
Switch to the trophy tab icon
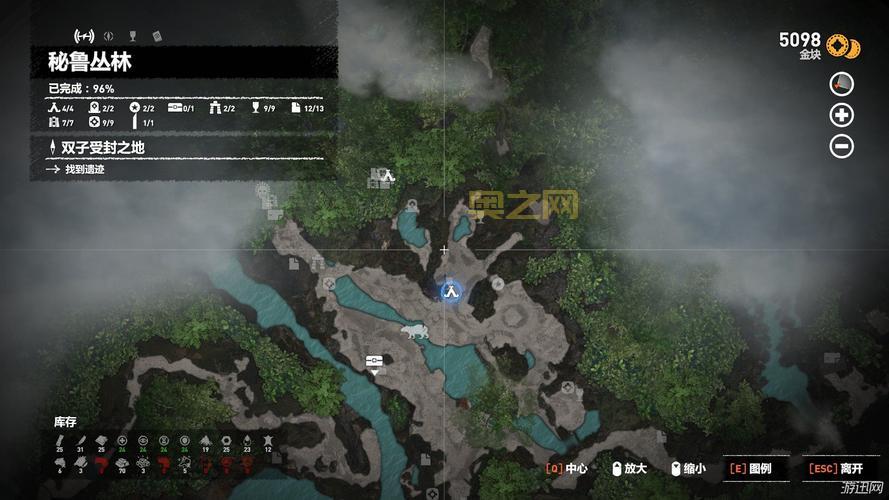tap(132, 37)
